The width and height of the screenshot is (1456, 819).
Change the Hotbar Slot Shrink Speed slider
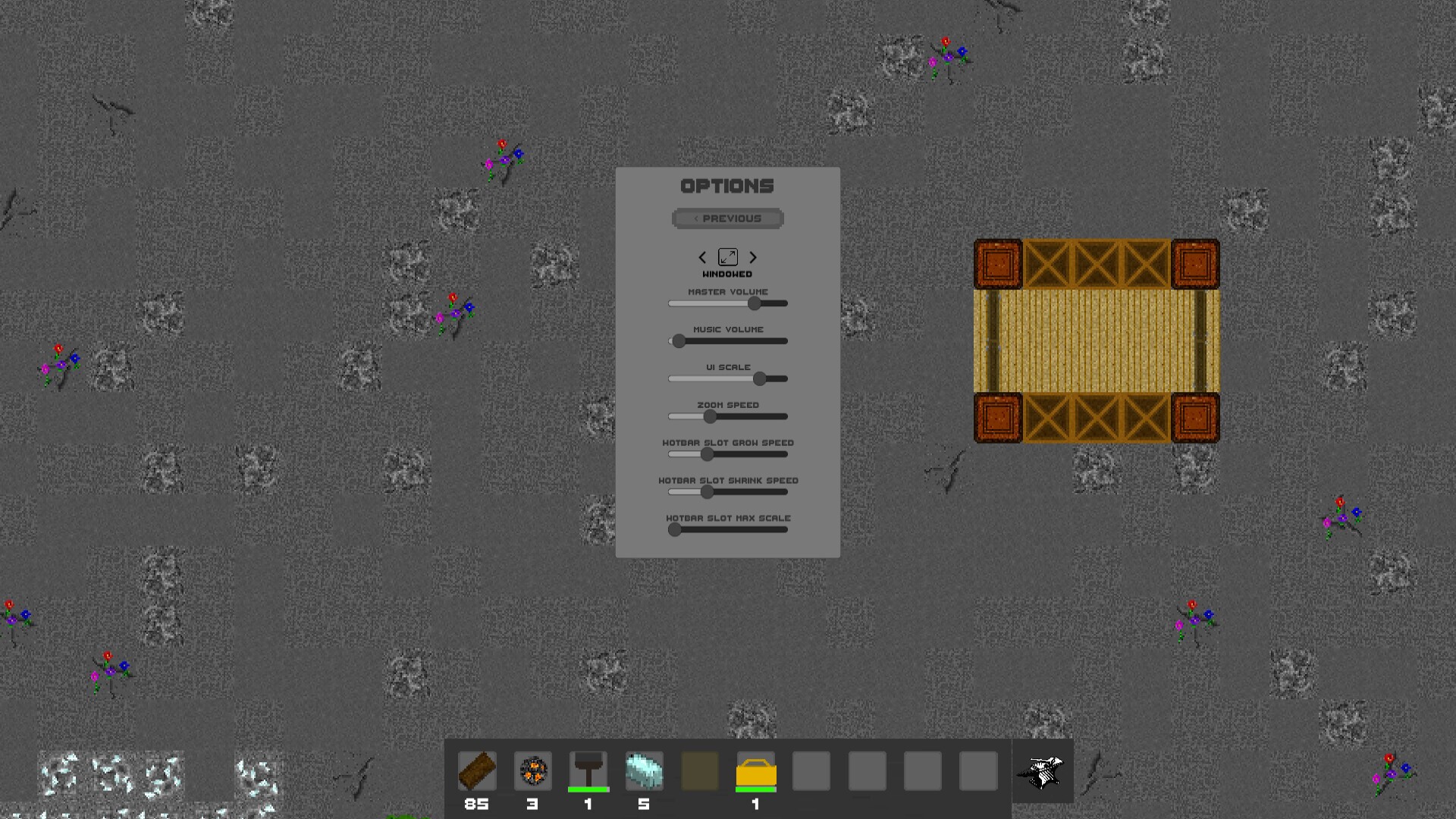pos(707,492)
